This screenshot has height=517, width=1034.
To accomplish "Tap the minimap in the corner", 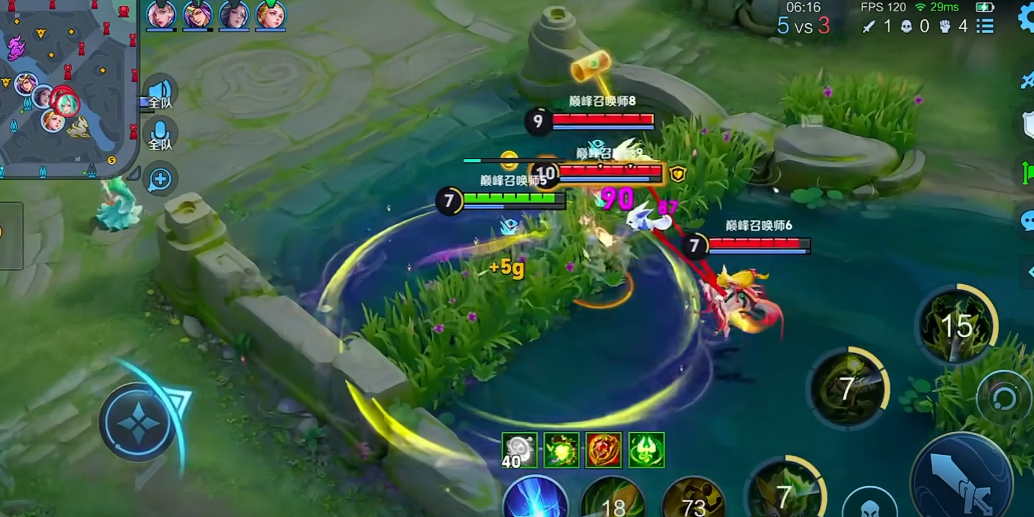I will [68, 88].
